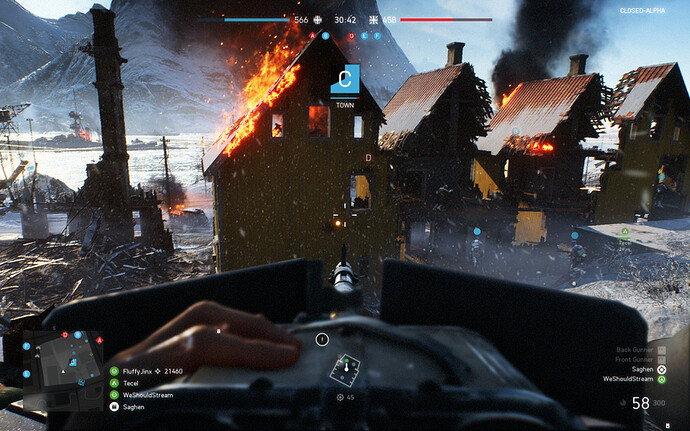Choose the Front Gunner seat

click(x=635, y=360)
